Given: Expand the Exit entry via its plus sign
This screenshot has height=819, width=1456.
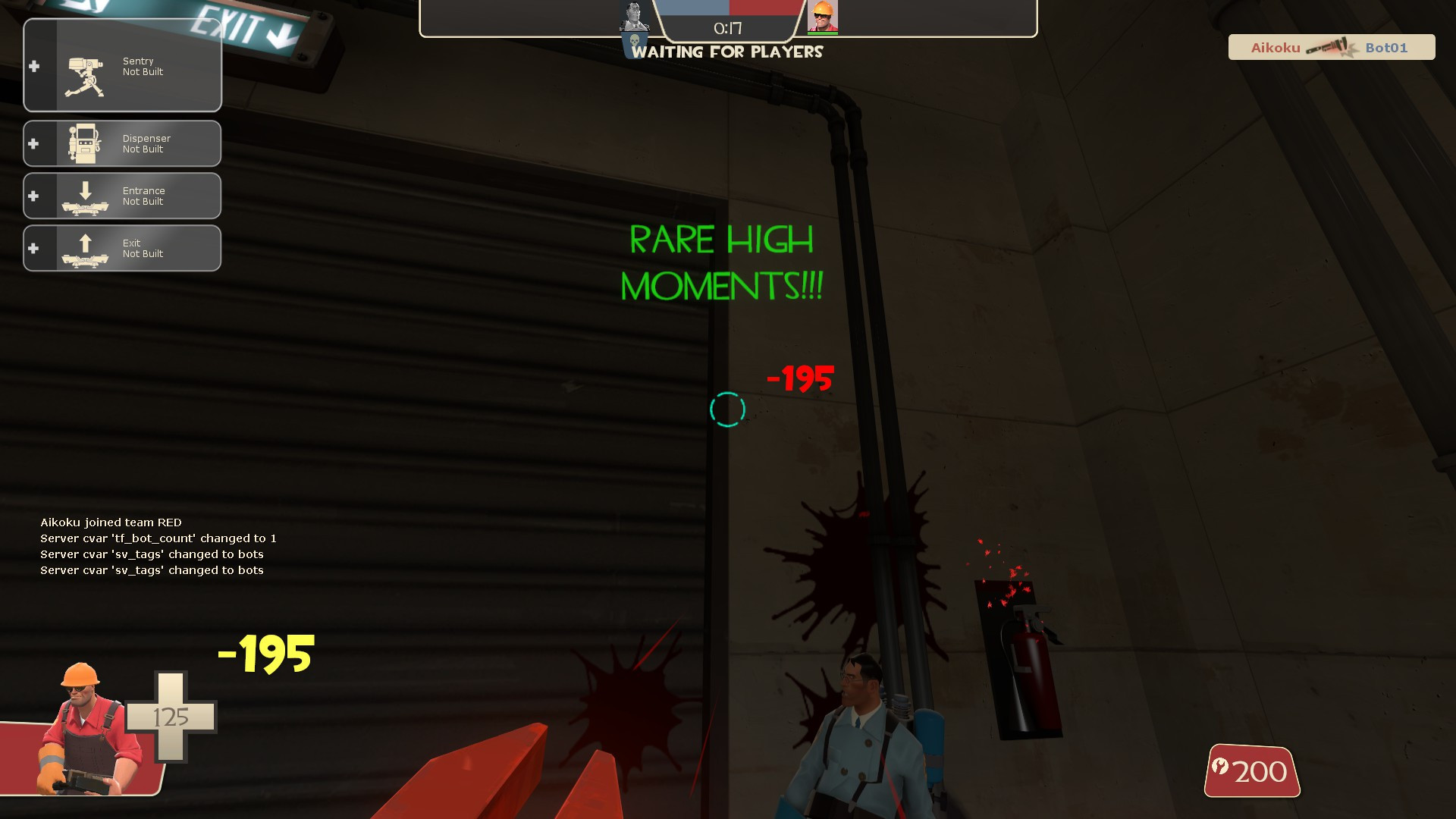Looking at the screenshot, I should point(33,247).
